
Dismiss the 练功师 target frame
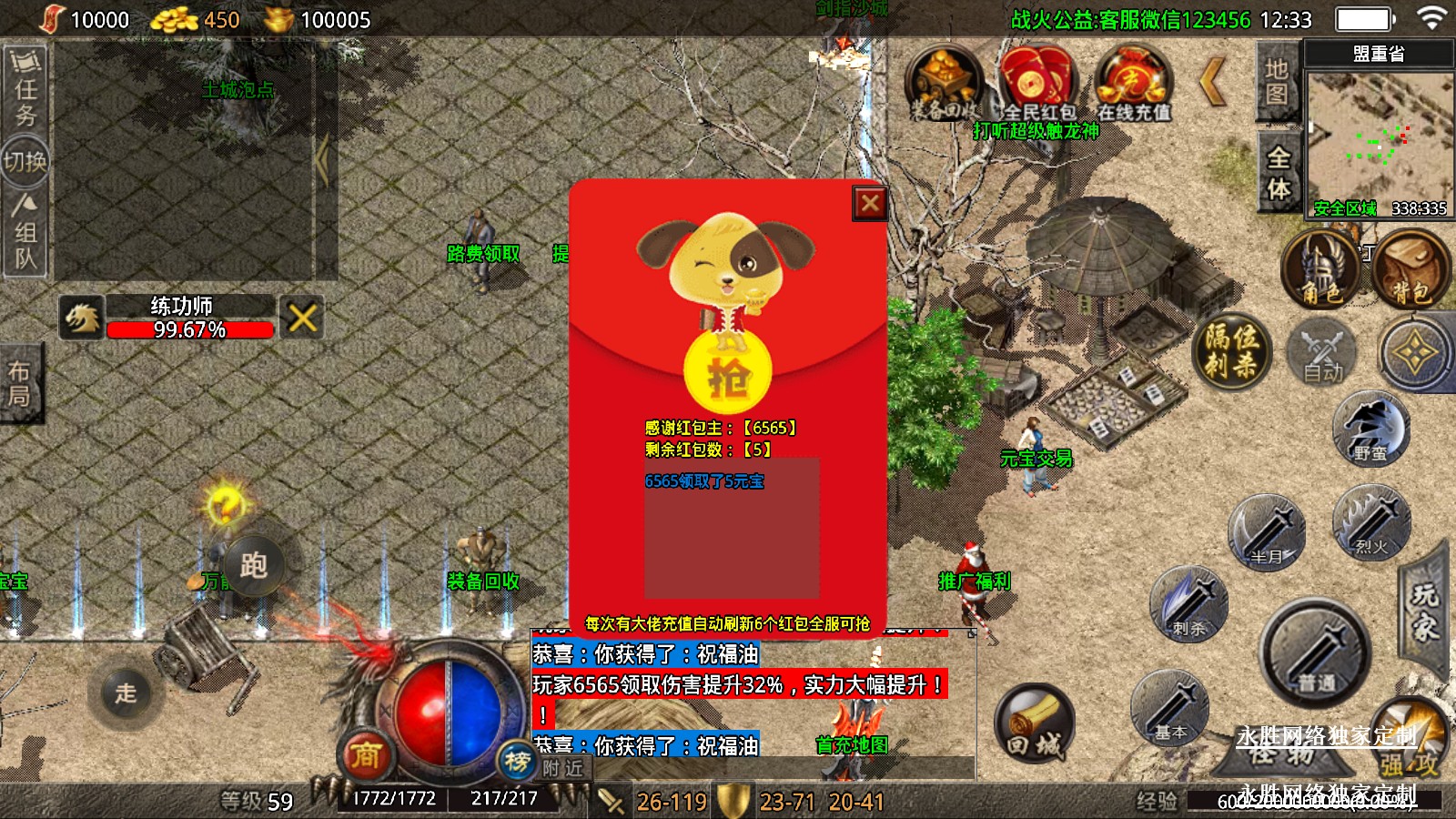(302, 318)
